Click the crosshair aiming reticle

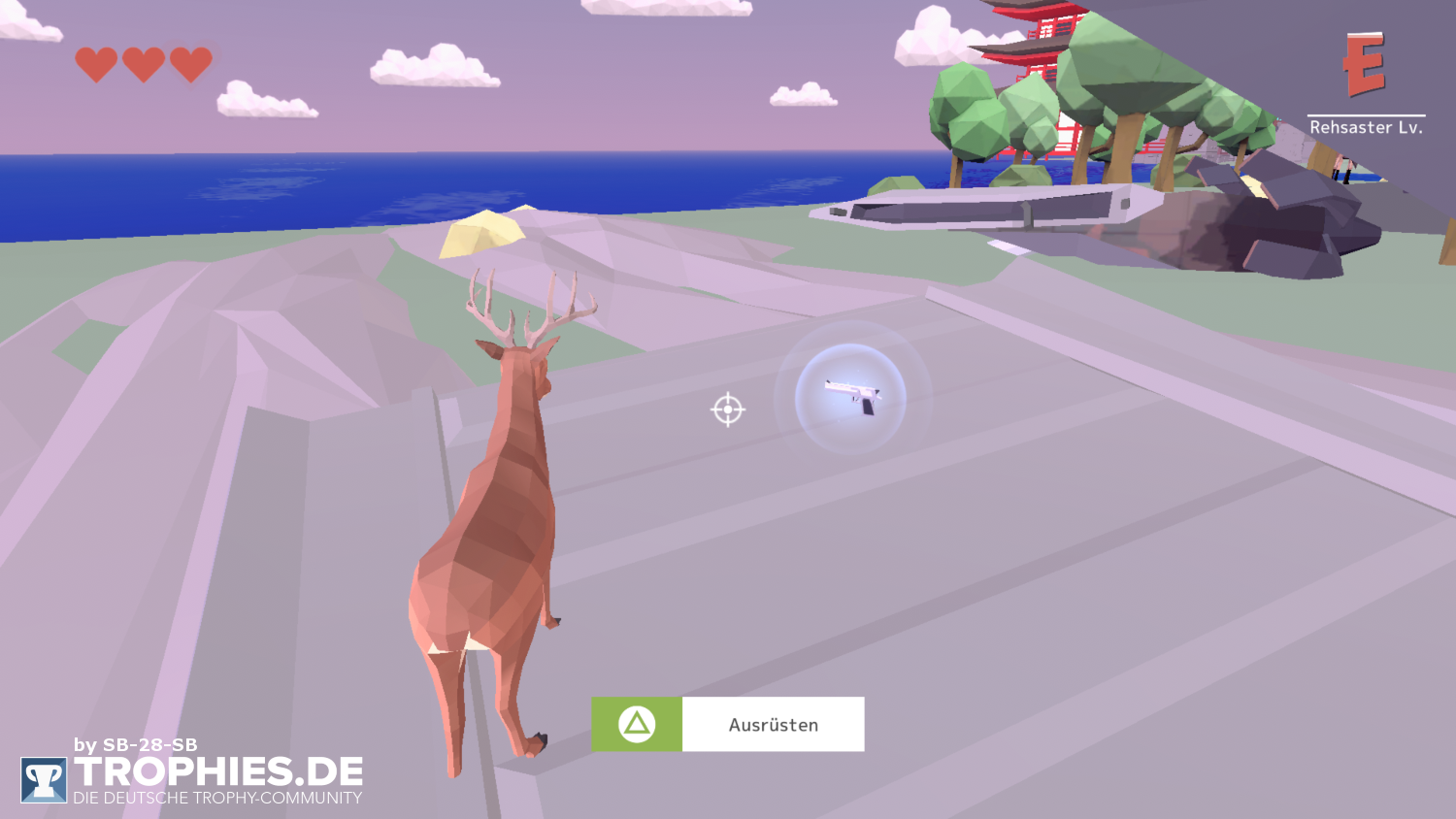pos(726,410)
